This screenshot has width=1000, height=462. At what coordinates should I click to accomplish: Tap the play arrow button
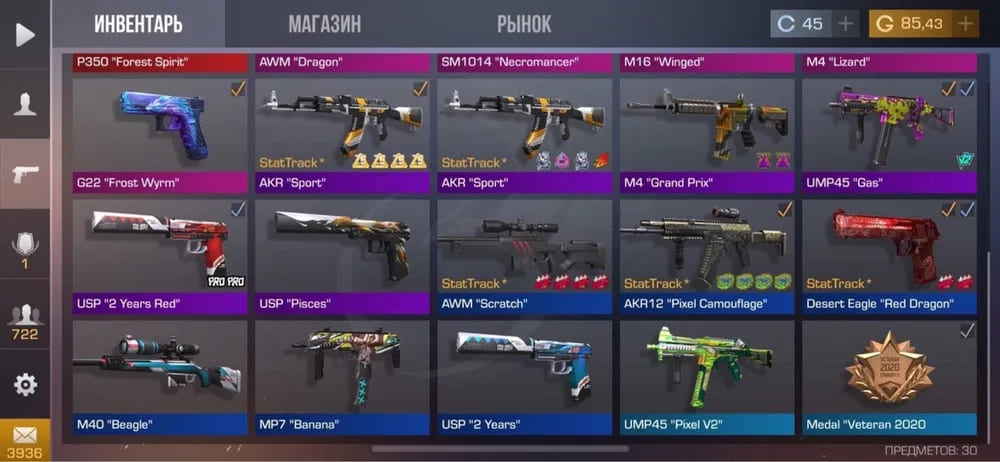point(25,35)
